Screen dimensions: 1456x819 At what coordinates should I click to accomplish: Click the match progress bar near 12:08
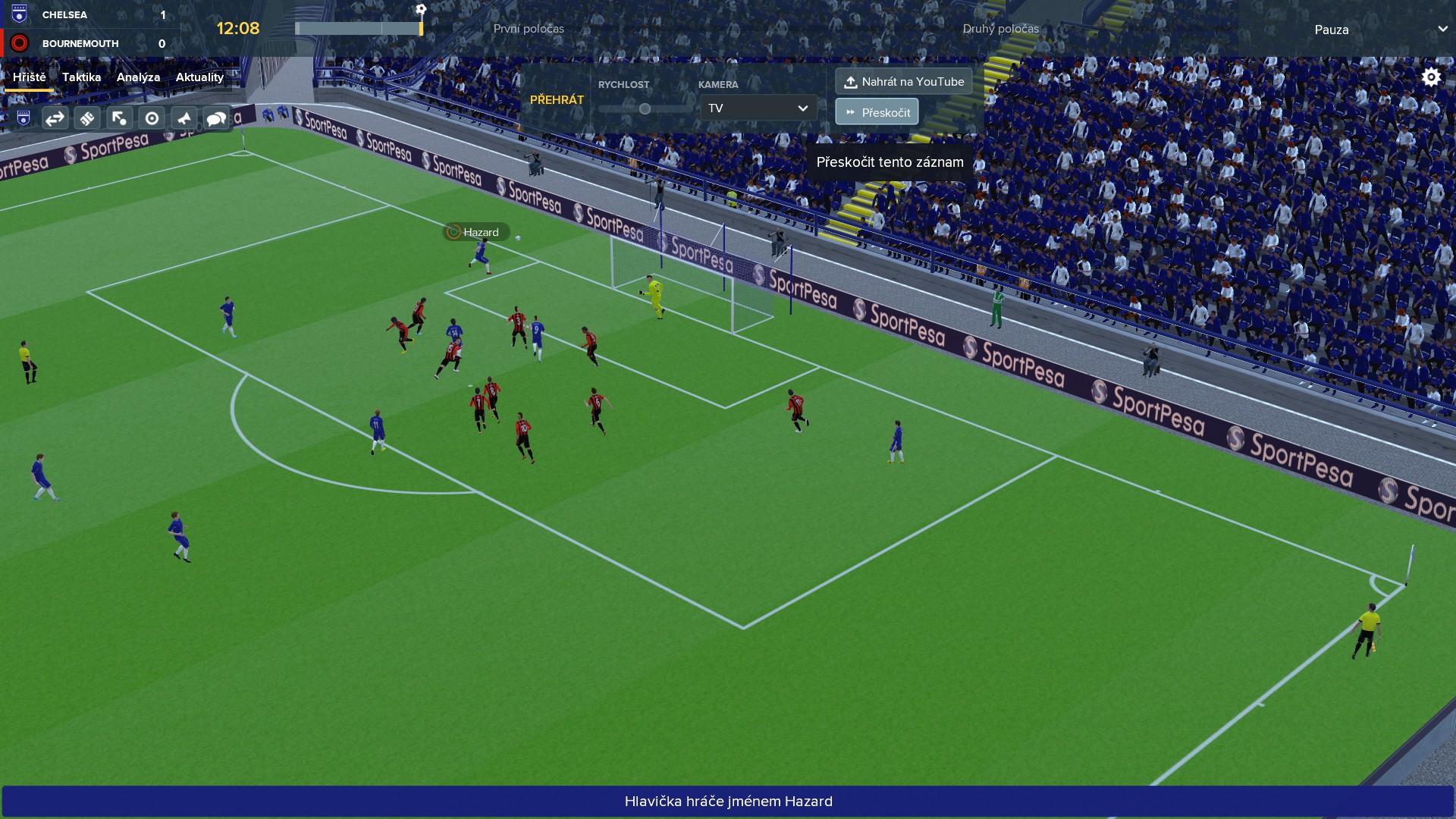pos(359,27)
